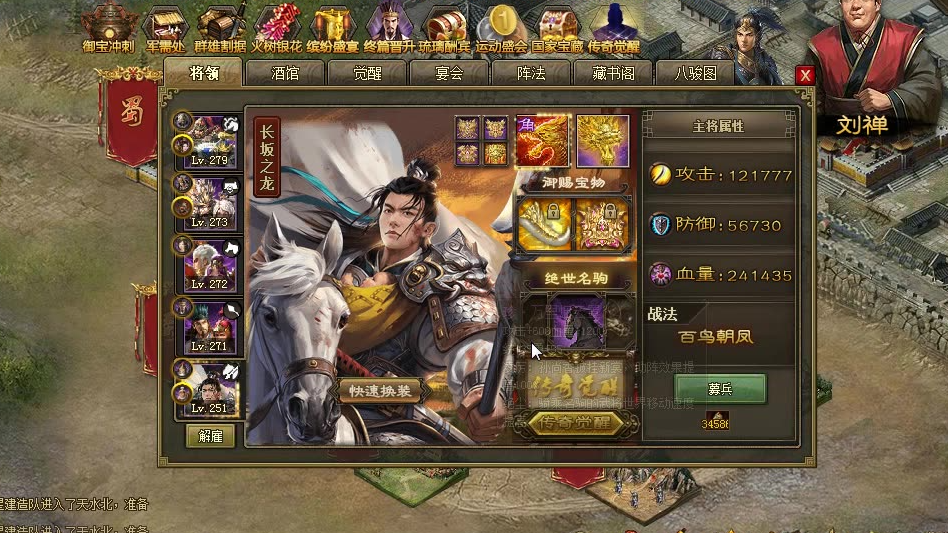
Task: Pick the Lv. 272 general portrait
Action: 212,264
